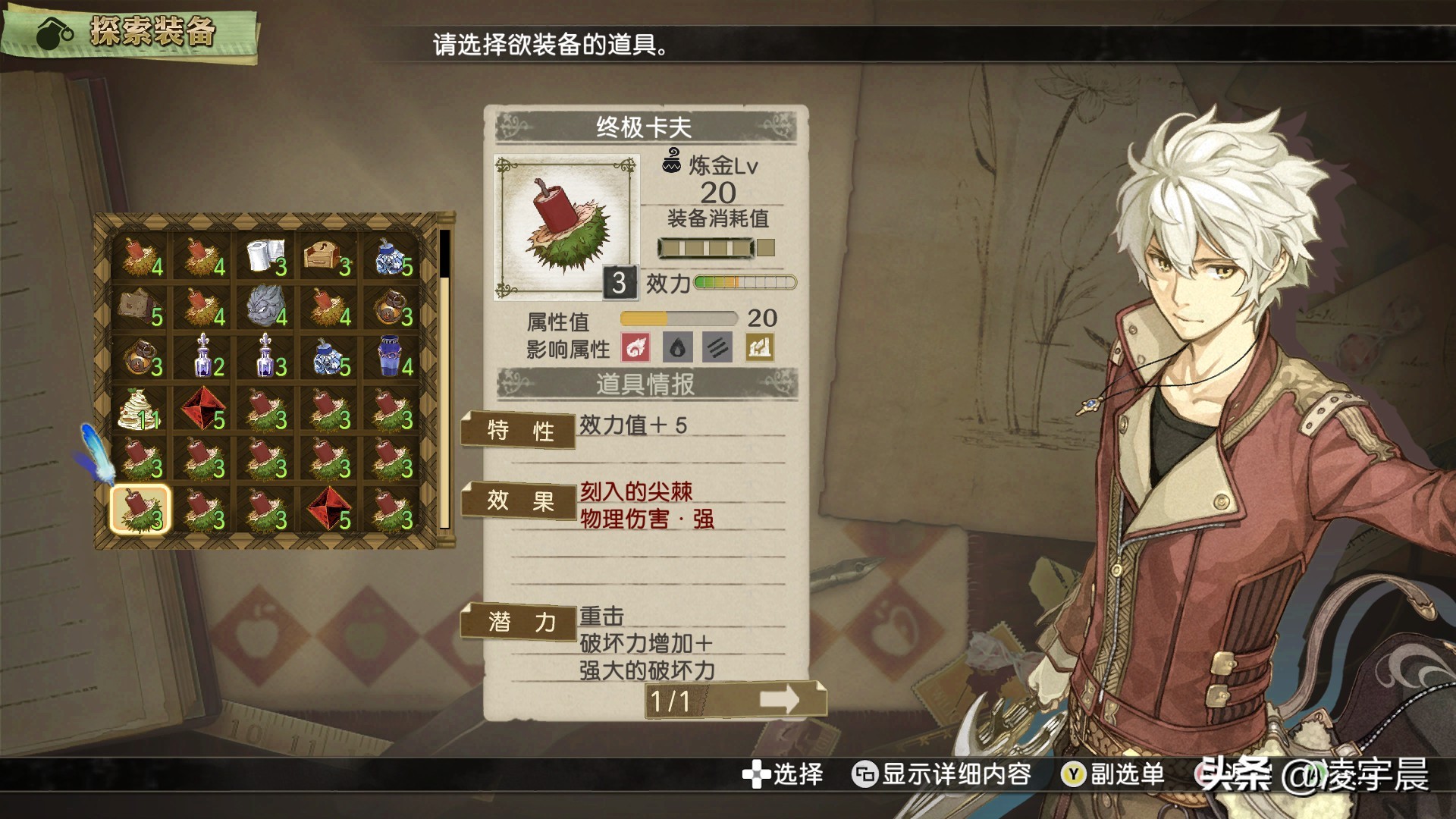
Task: Pick the white cream pile with count 11
Action: [141, 409]
